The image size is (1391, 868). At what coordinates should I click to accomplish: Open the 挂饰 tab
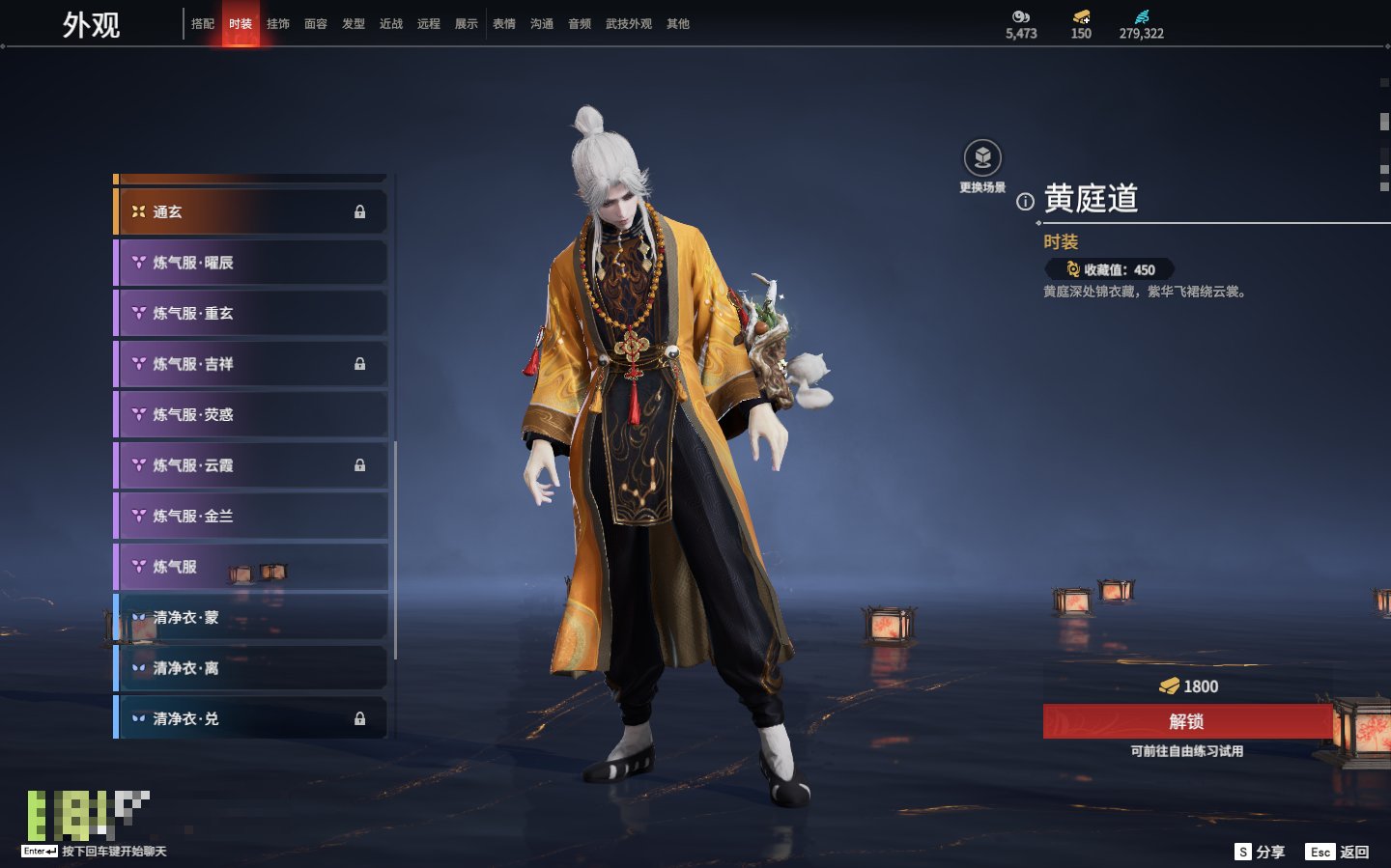point(278,24)
